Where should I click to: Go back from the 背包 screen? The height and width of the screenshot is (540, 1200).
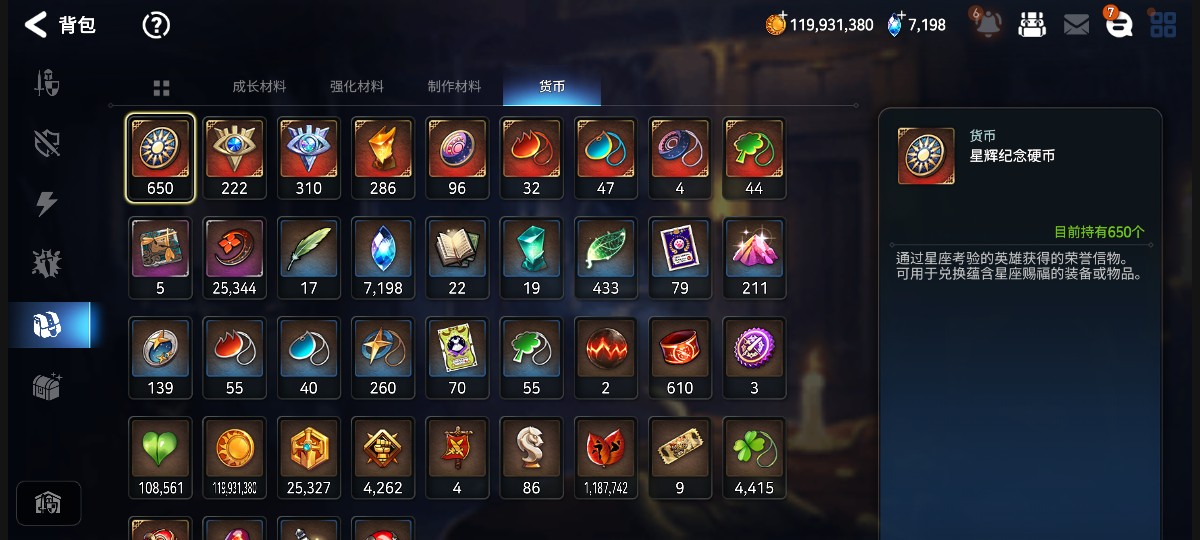coord(36,25)
